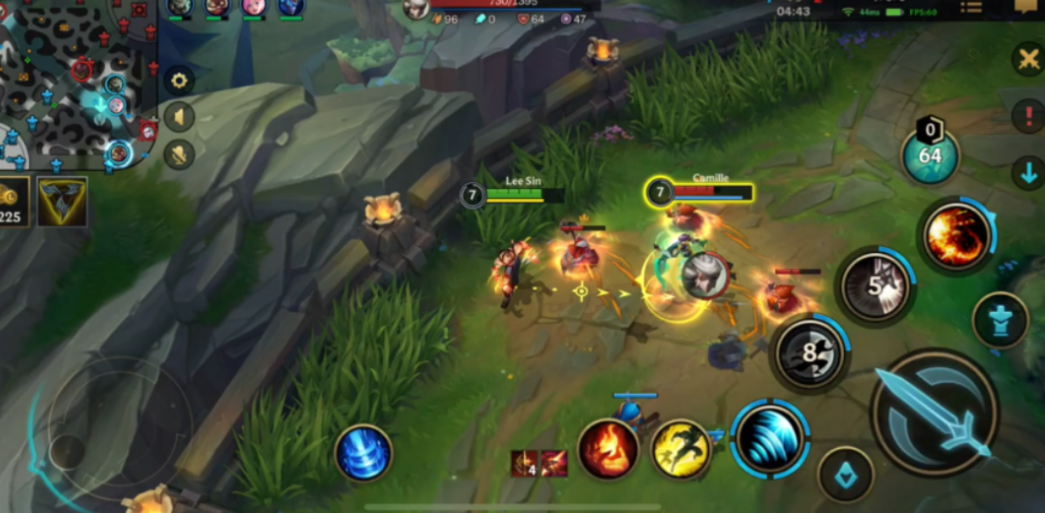
Task: Toggle the speaker sound button
Action: pos(179,117)
